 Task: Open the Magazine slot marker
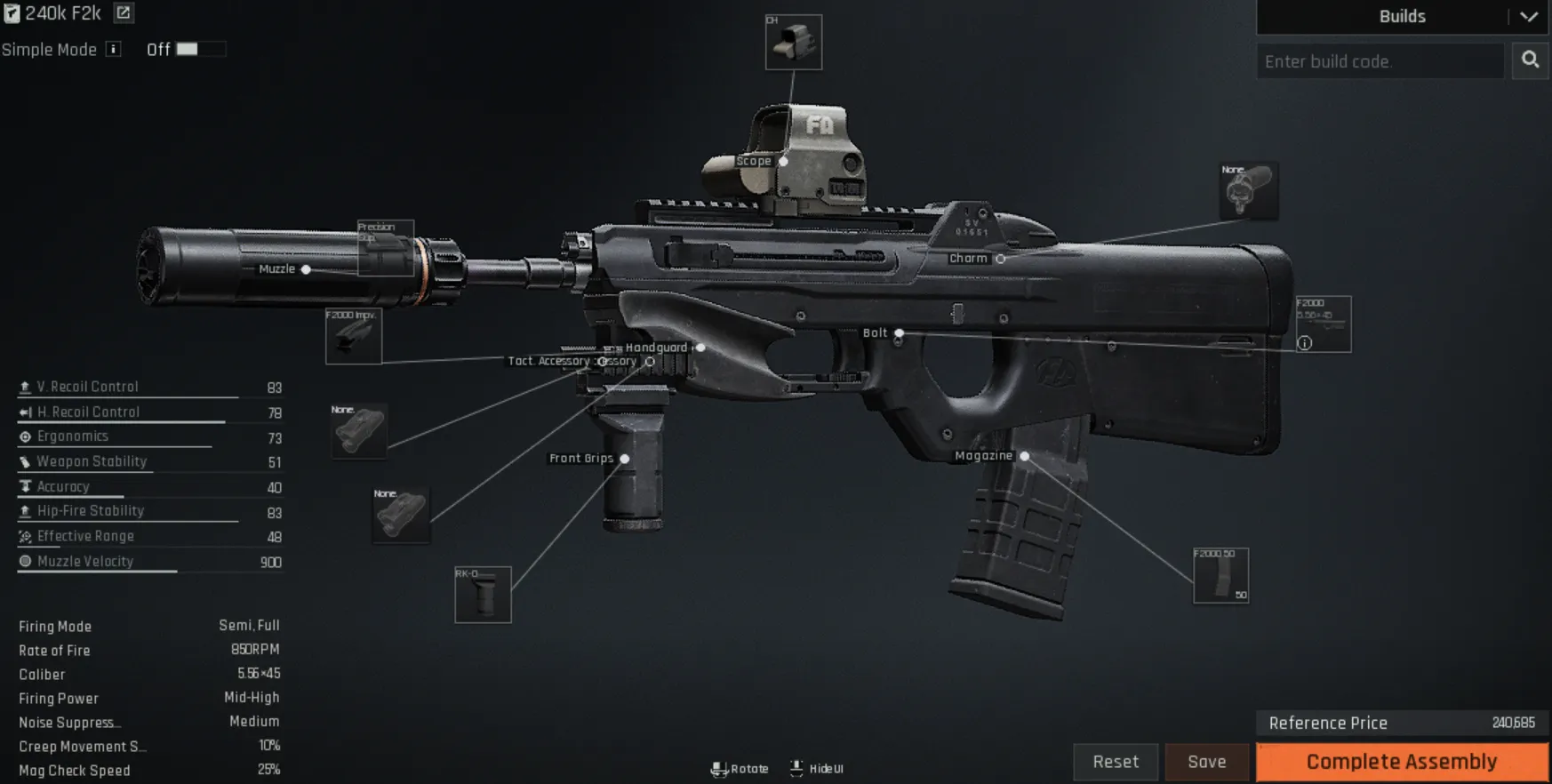point(1024,455)
